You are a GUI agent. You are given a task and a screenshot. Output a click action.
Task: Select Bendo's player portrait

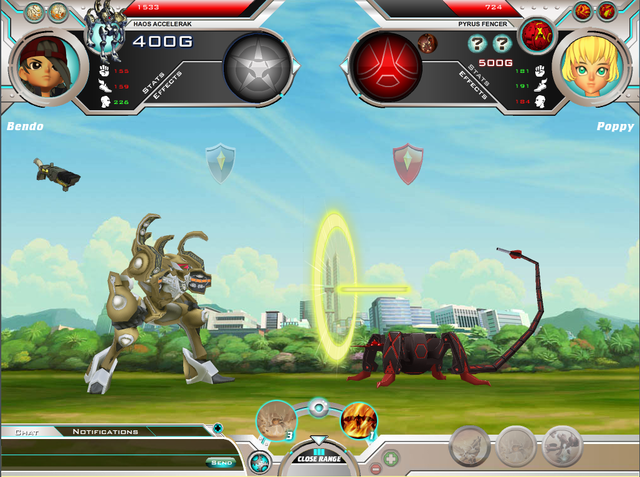pos(42,68)
